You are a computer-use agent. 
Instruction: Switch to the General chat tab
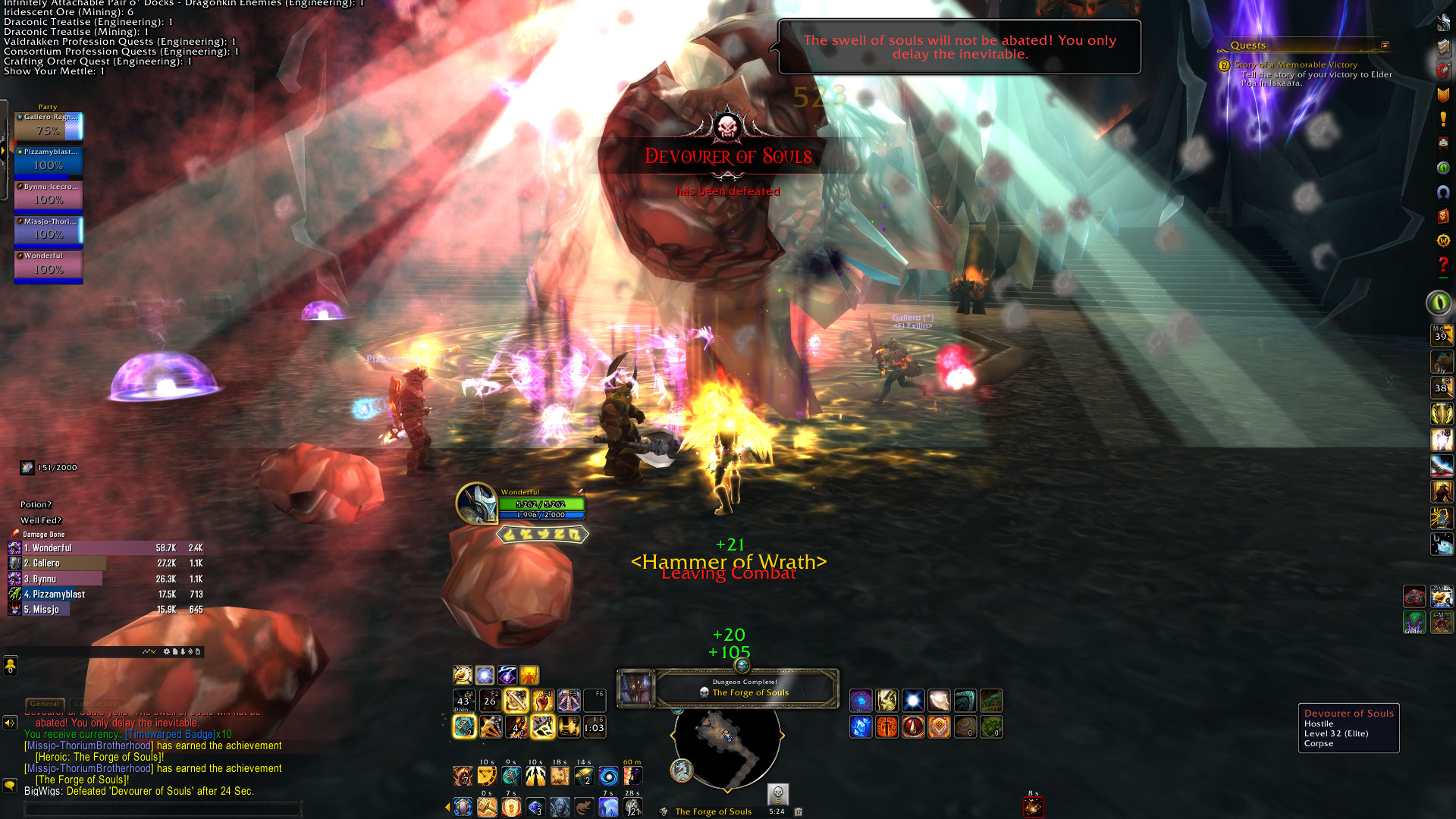point(45,704)
